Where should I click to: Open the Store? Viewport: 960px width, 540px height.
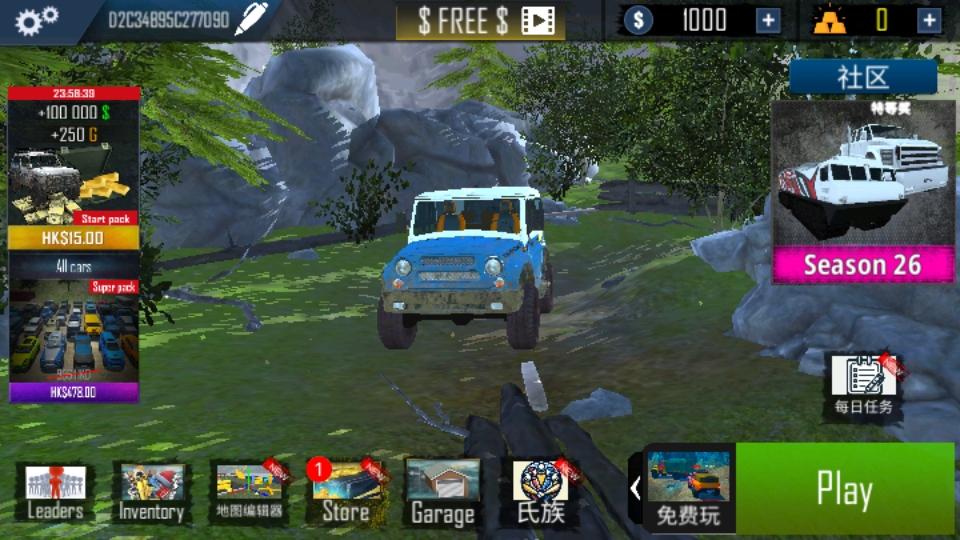pos(346,492)
